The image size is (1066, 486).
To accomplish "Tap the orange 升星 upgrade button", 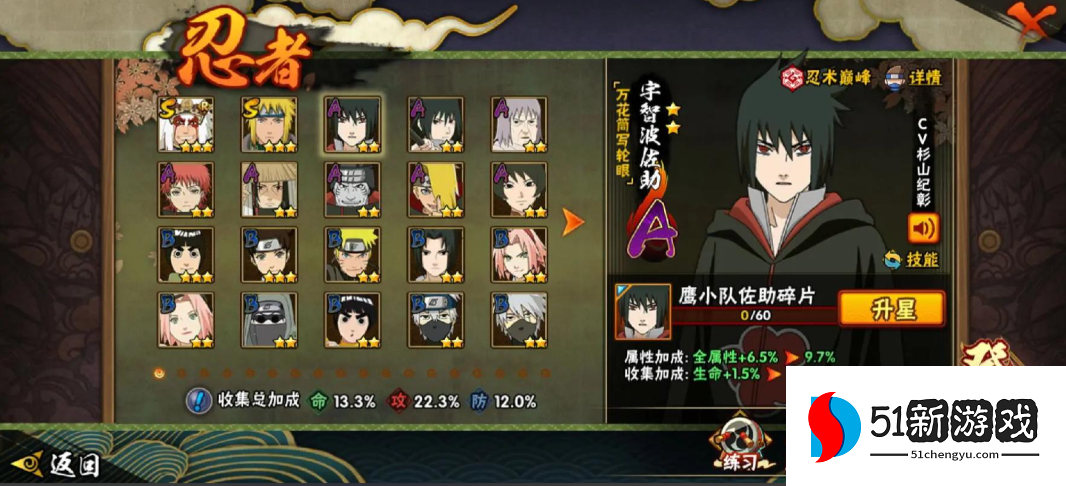I will tap(892, 309).
